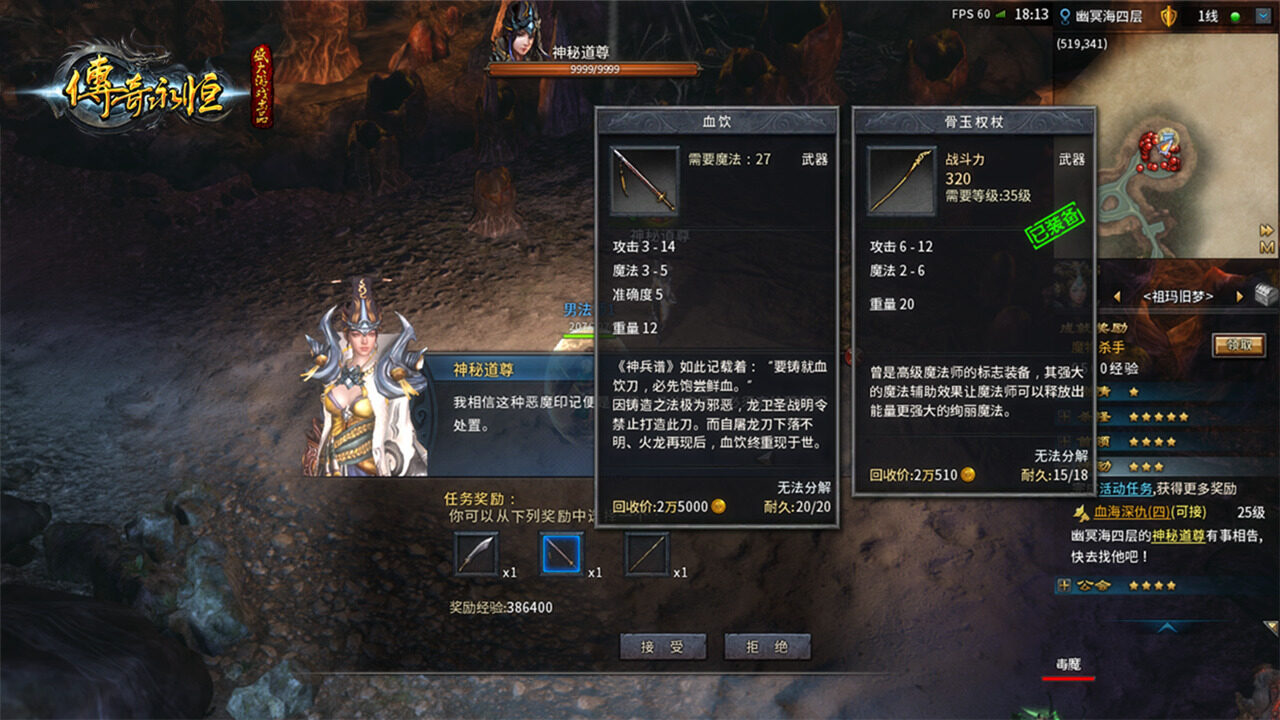
Task: Open the full map with the M button
Action: pyautogui.click(x=1267, y=247)
